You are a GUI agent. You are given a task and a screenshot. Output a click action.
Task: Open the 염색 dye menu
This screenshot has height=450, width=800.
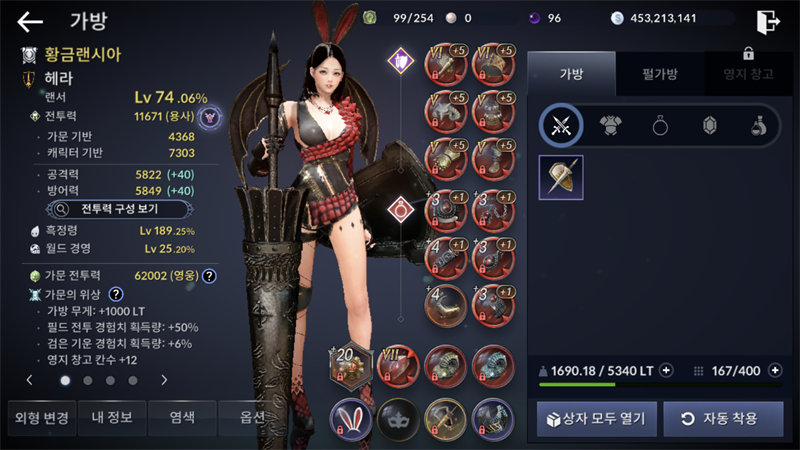click(x=183, y=418)
